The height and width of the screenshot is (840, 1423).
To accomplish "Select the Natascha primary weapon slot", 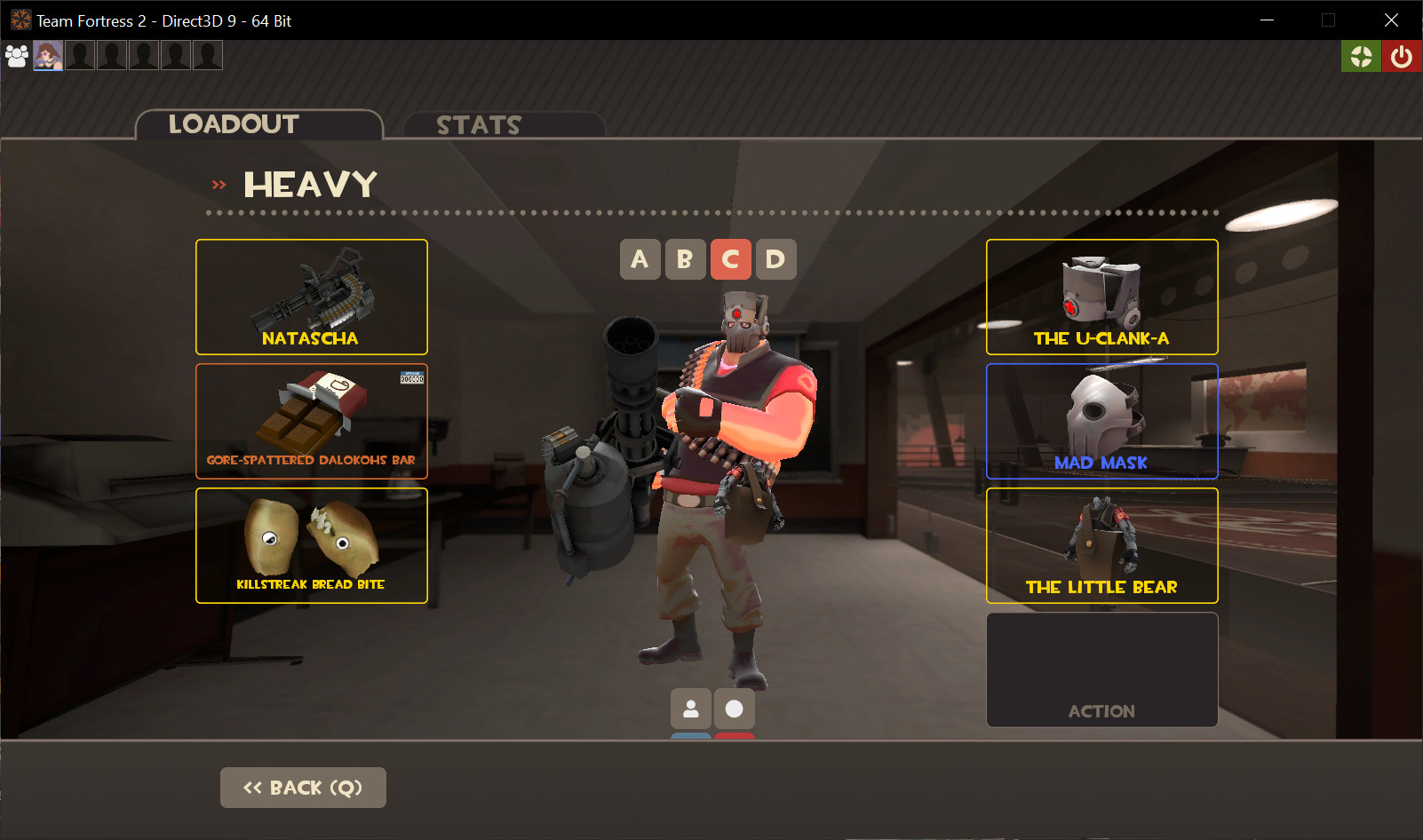I will tap(311, 297).
